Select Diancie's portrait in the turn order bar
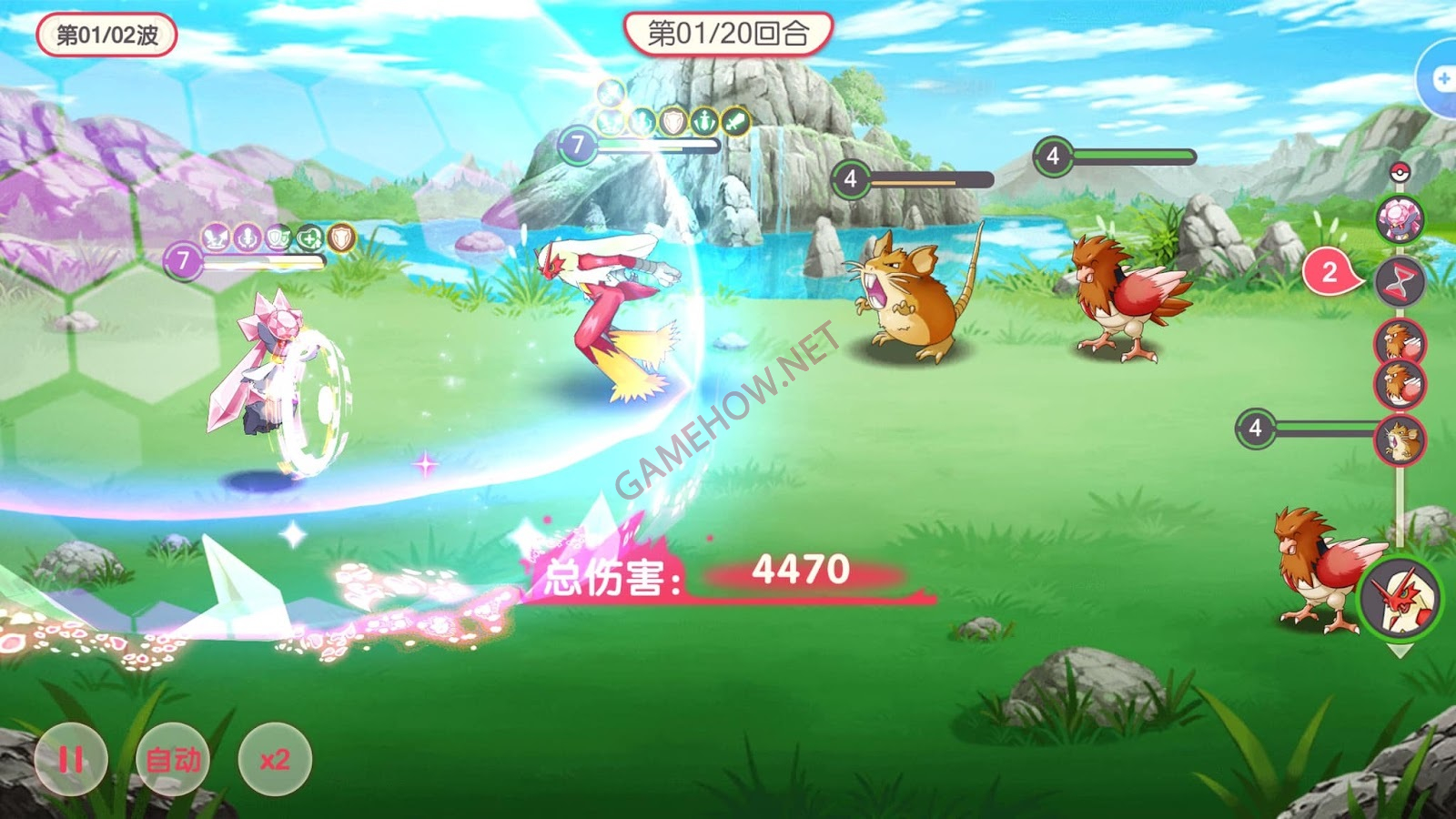The width and height of the screenshot is (1456, 819). coord(1401,217)
